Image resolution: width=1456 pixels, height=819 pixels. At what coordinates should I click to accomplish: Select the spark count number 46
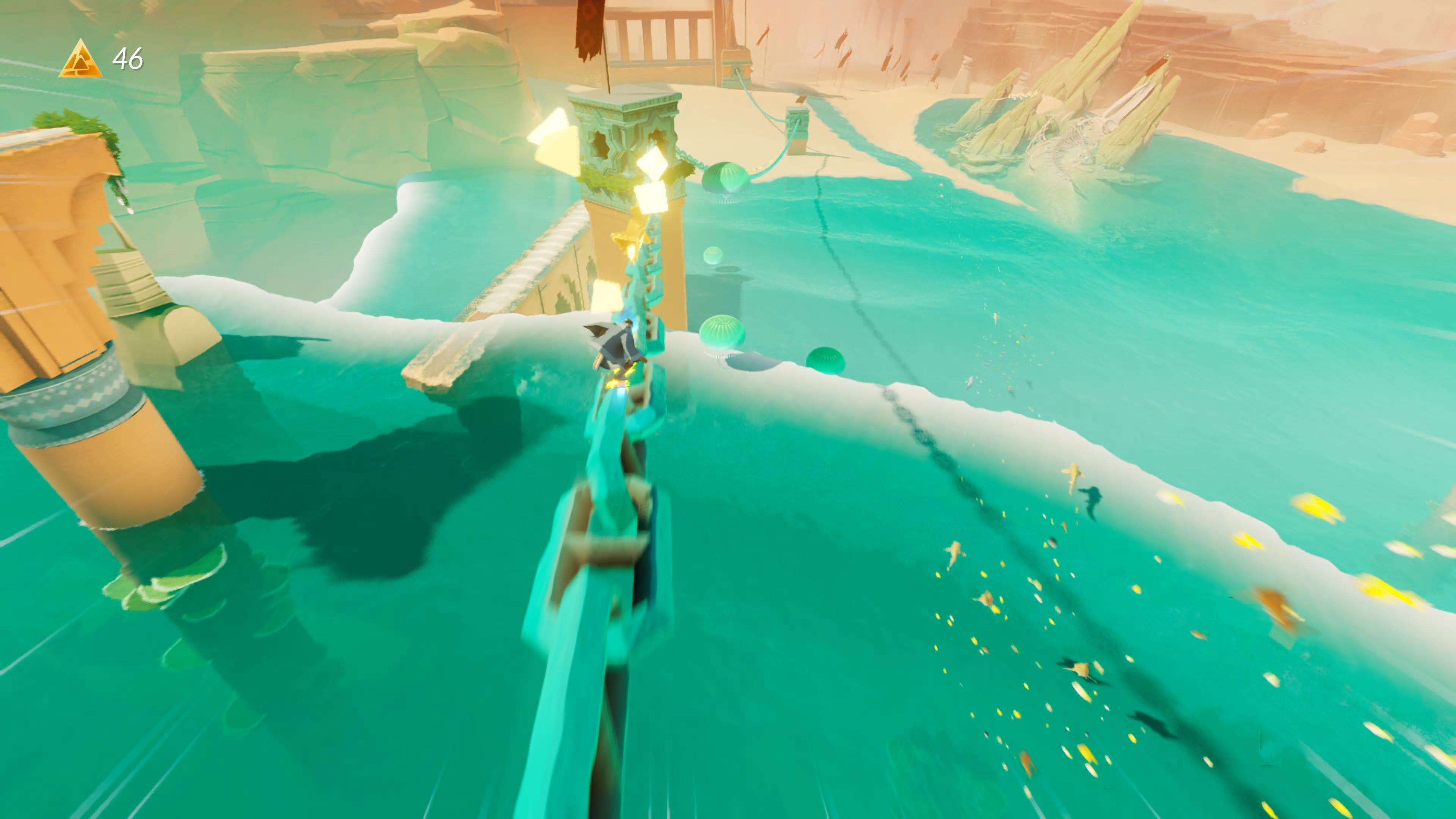[128, 59]
